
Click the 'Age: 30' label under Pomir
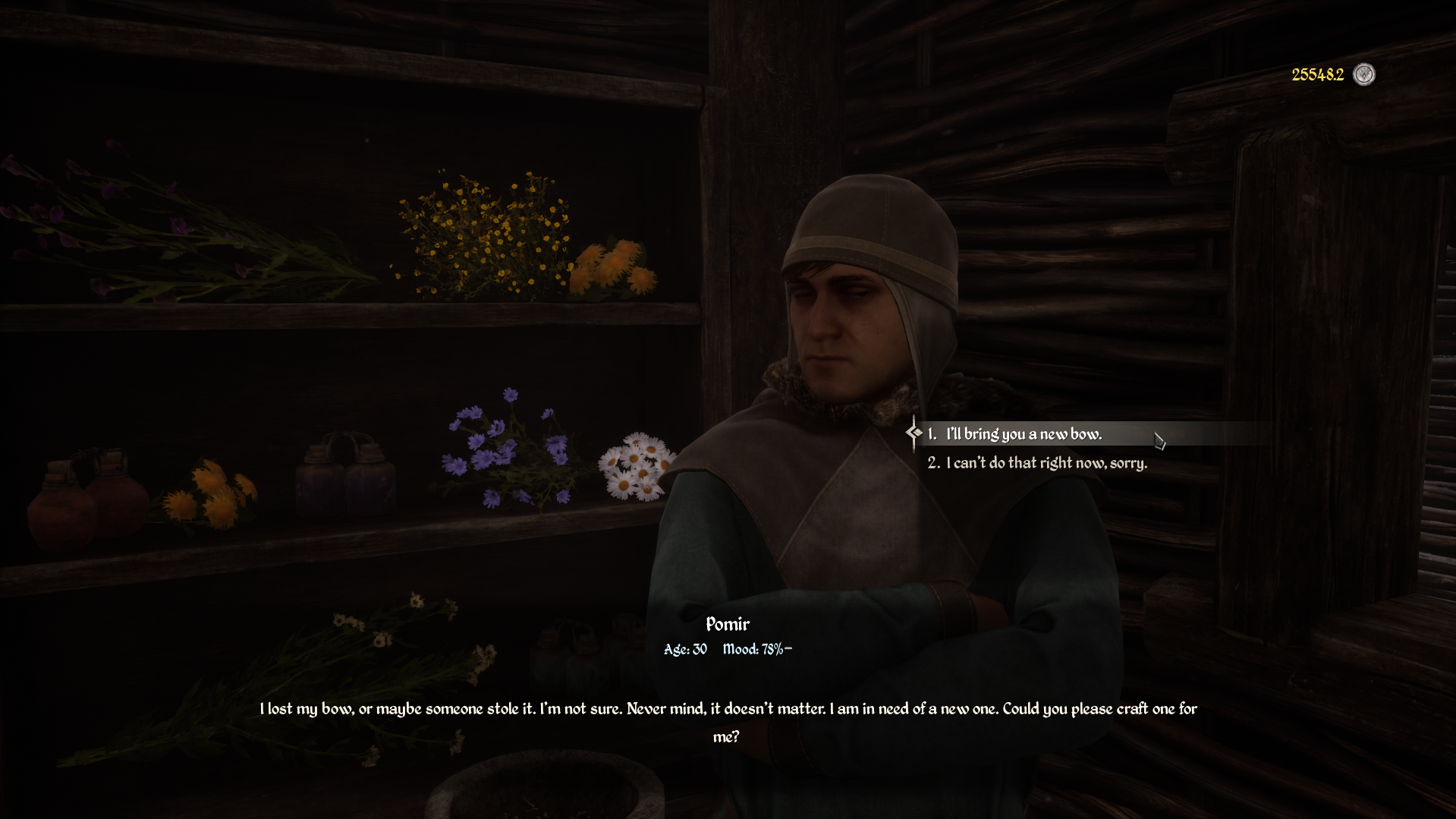[x=685, y=649]
